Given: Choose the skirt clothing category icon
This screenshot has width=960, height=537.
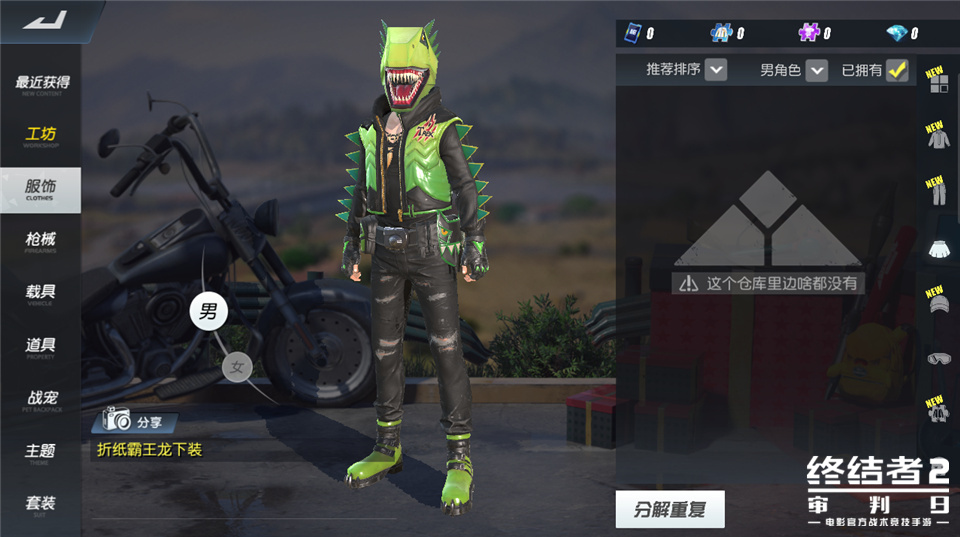Looking at the screenshot, I should pos(938,249).
